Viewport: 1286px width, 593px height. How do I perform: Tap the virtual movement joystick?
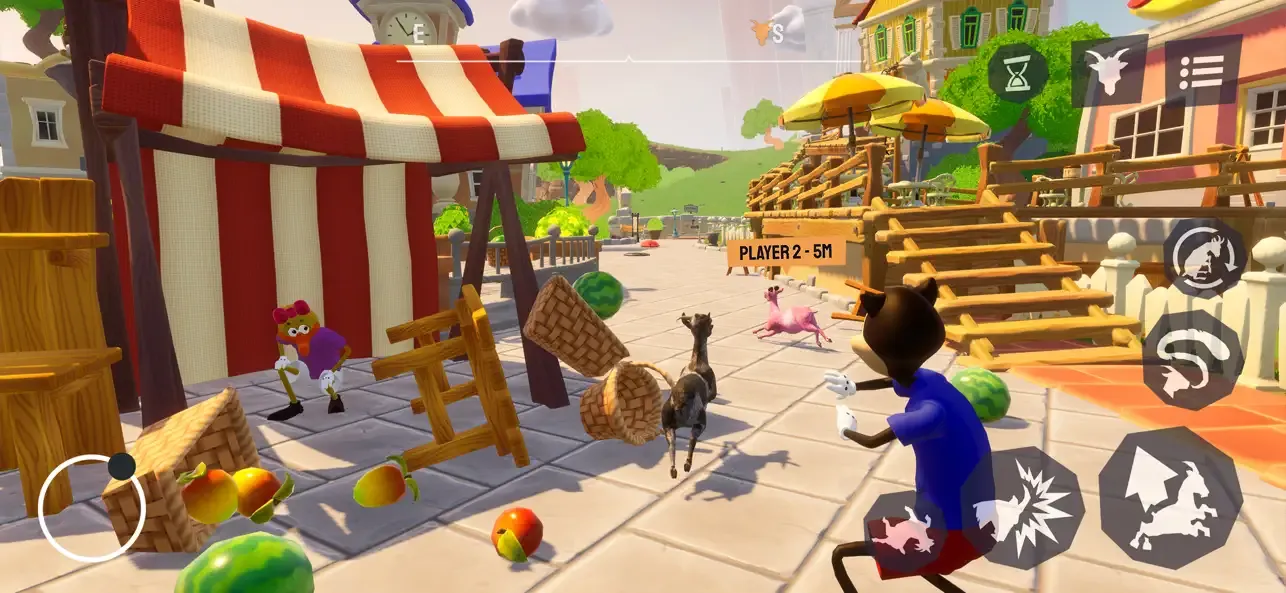[92, 507]
